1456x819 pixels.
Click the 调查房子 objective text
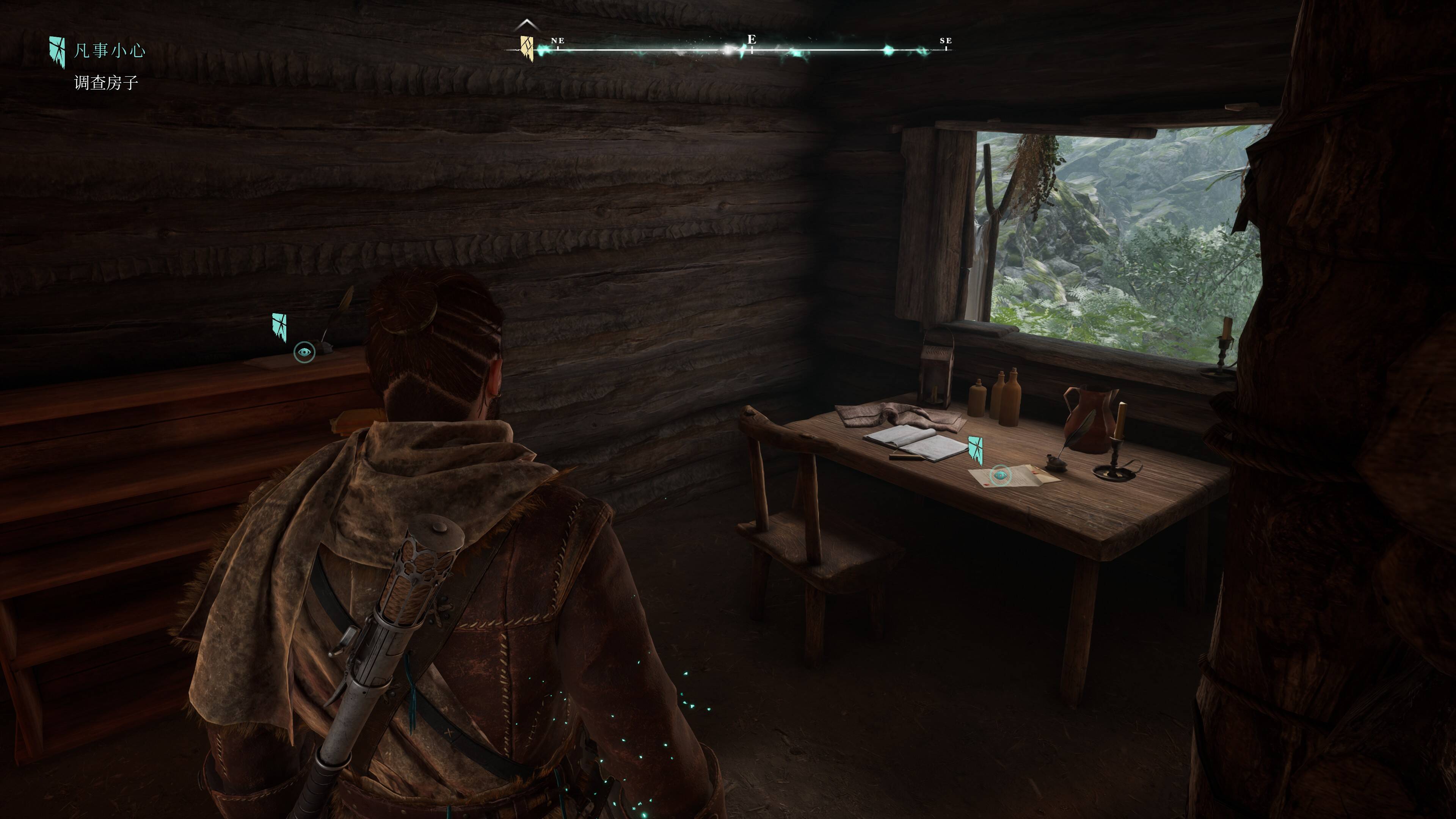click(x=106, y=83)
